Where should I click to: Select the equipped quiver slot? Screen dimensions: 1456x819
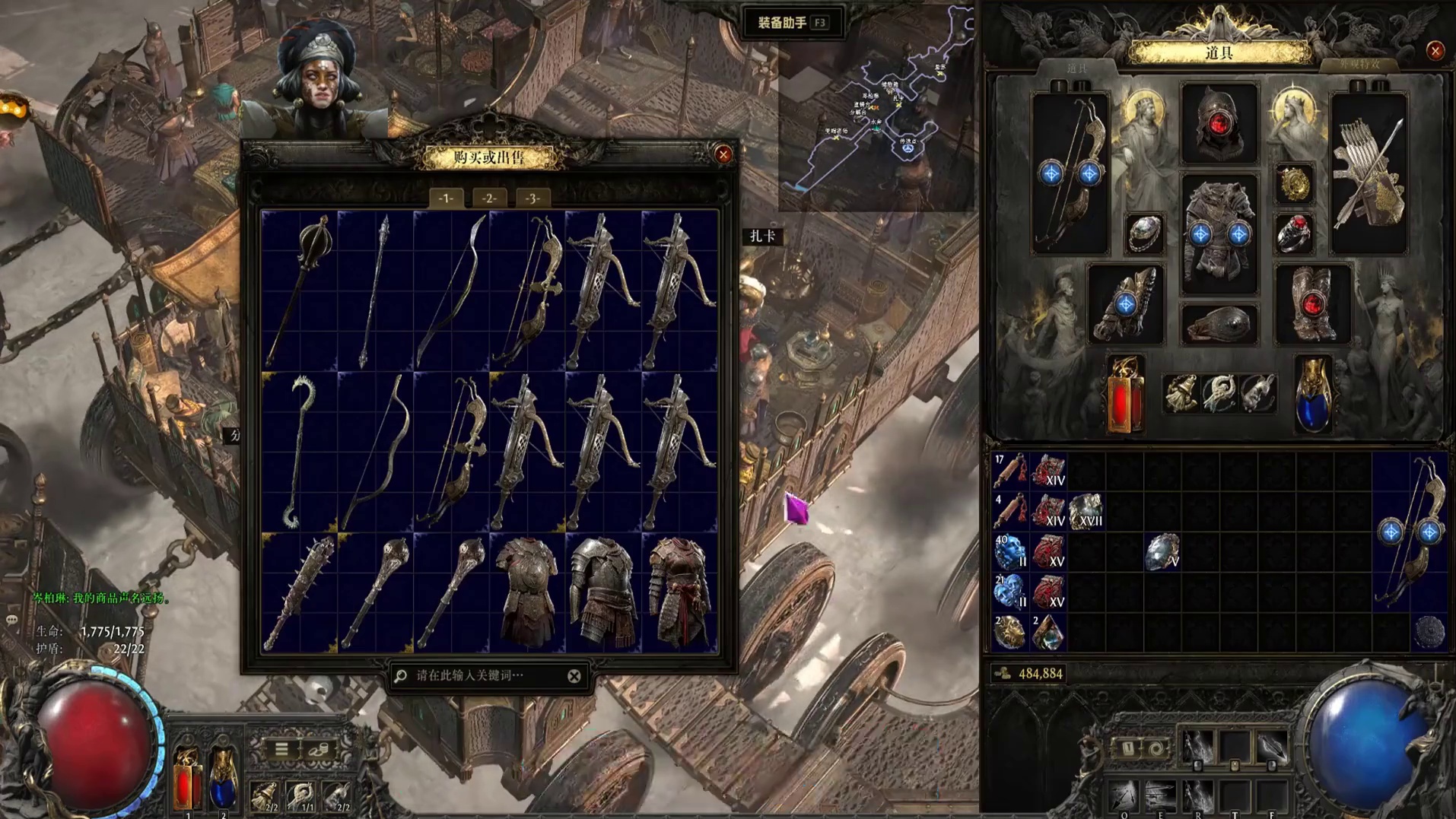[1368, 173]
